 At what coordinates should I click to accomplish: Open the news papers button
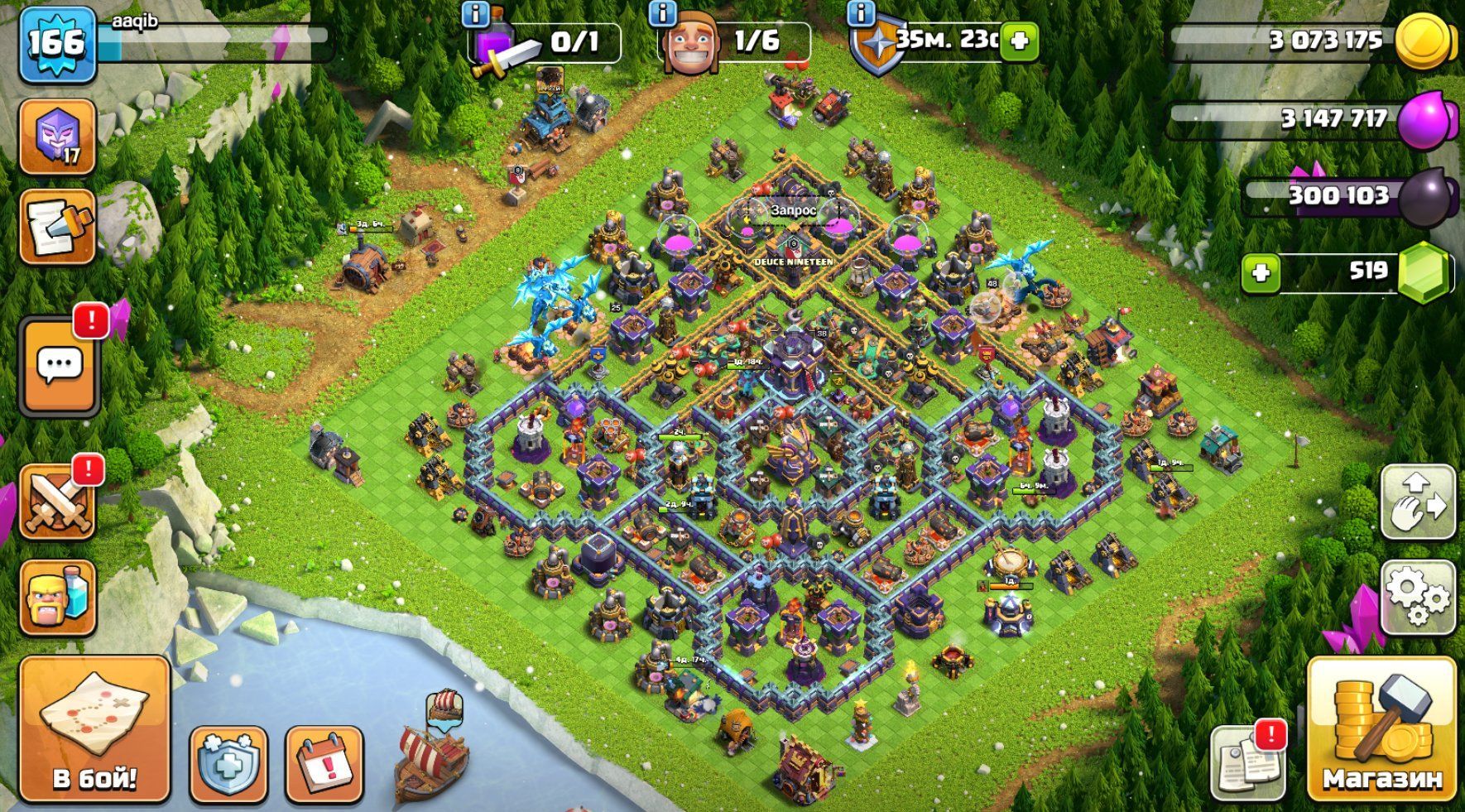1247,762
